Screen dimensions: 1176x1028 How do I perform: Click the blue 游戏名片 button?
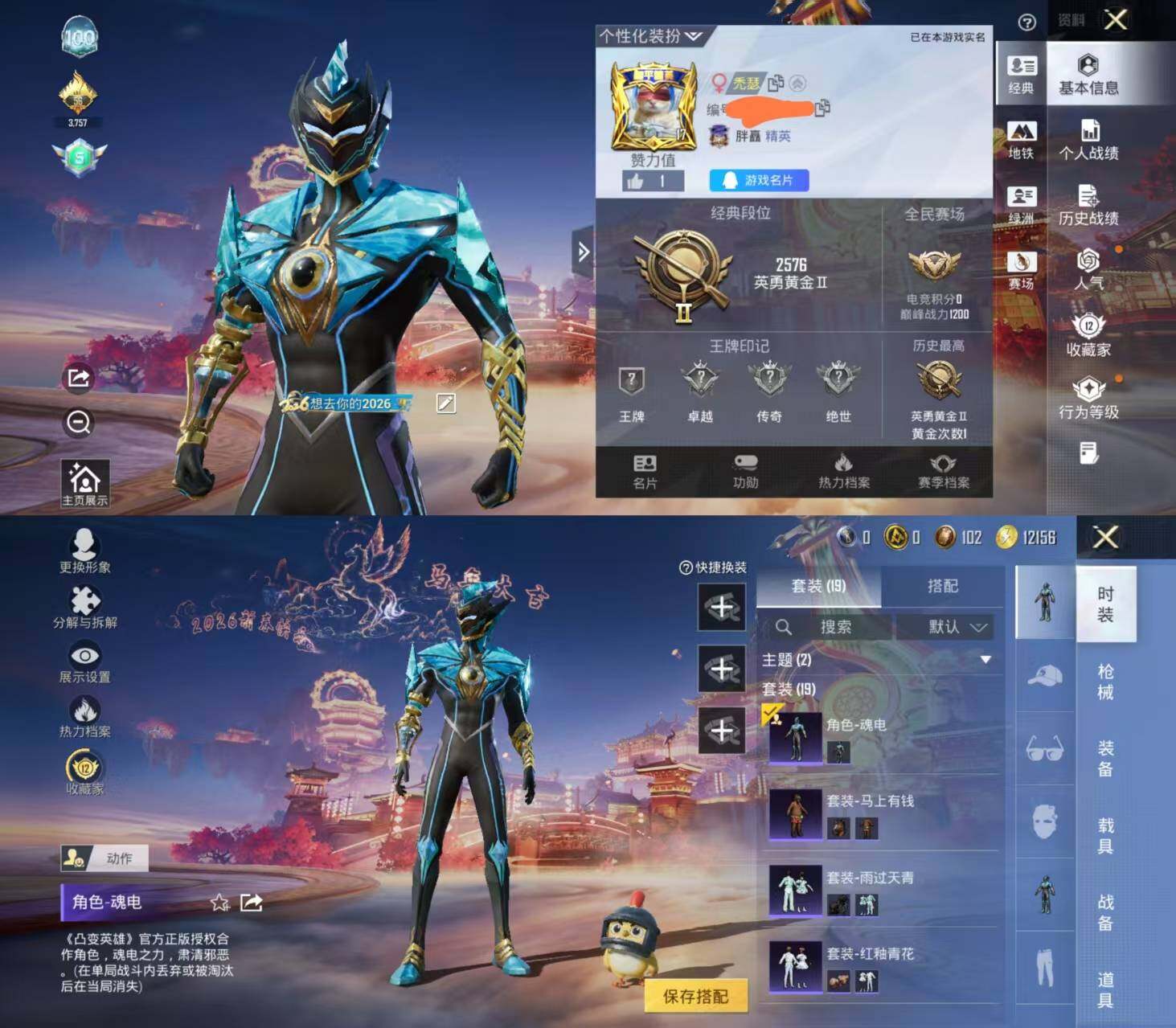(x=759, y=180)
